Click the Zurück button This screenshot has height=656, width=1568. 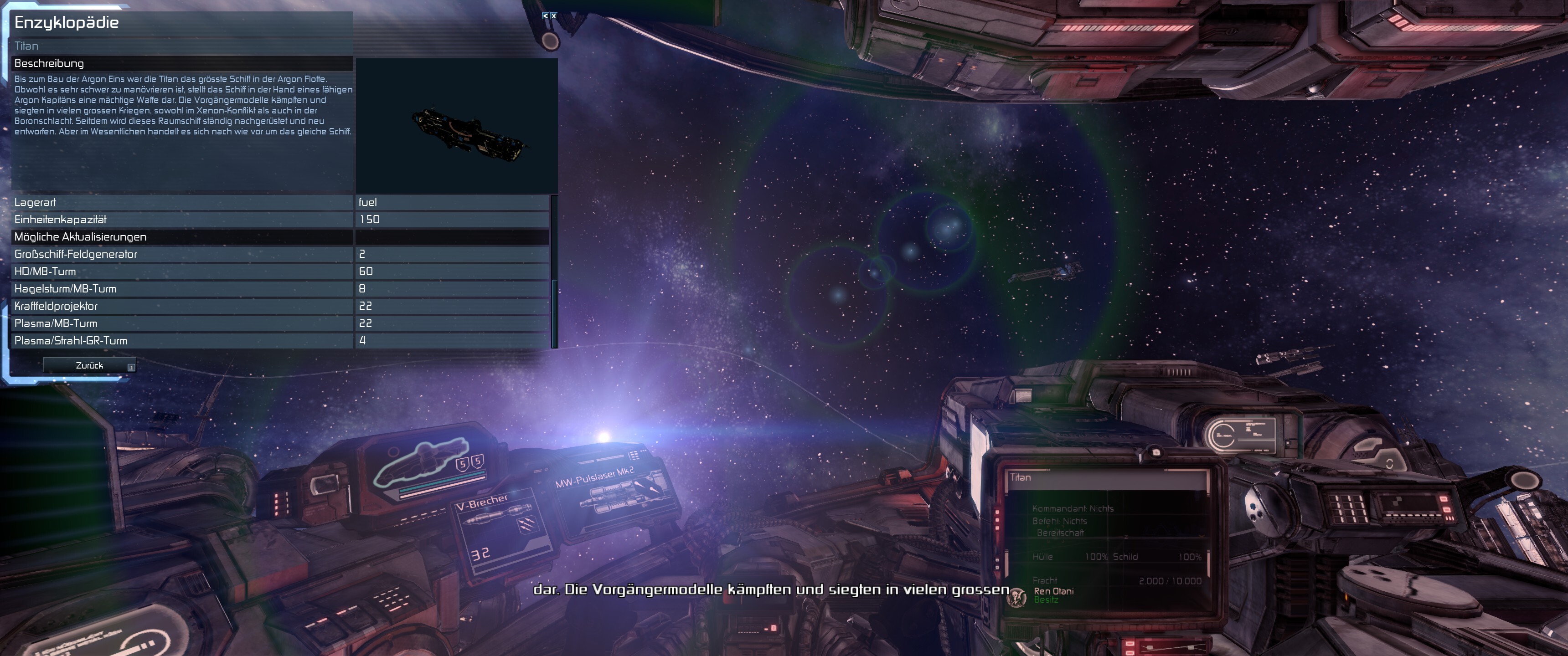click(x=89, y=366)
